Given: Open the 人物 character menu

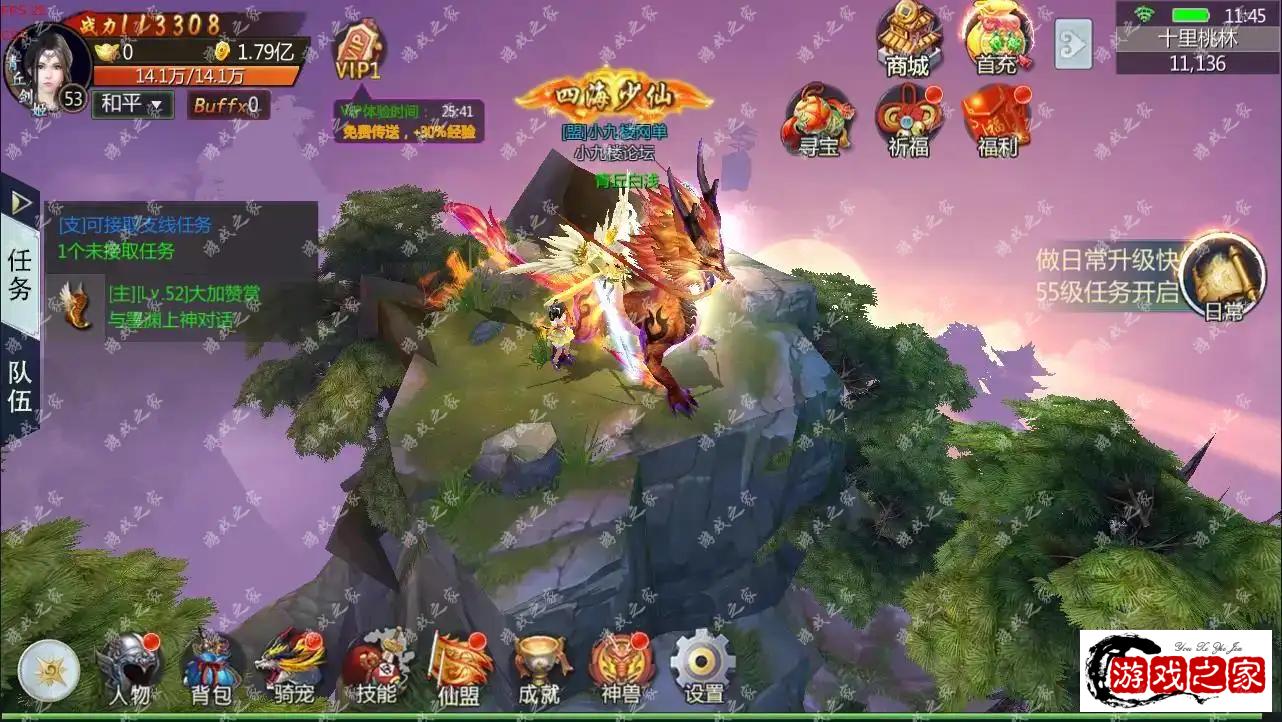Looking at the screenshot, I should 130,668.
